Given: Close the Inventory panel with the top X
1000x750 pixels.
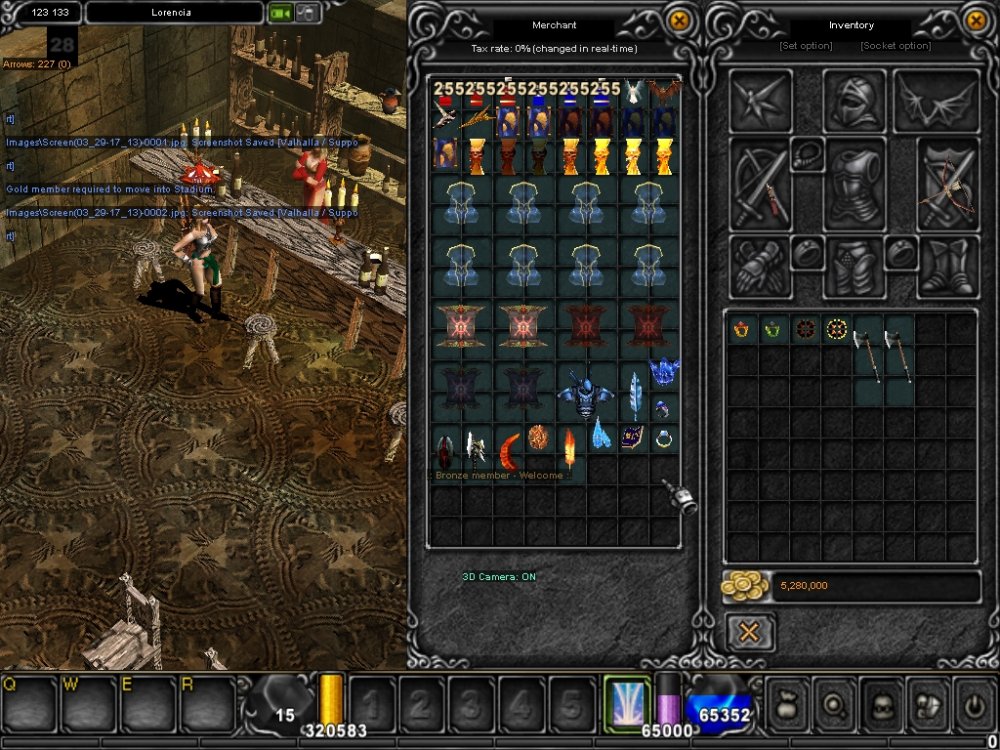Looking at the screenshot, I should tap(976, 20).
